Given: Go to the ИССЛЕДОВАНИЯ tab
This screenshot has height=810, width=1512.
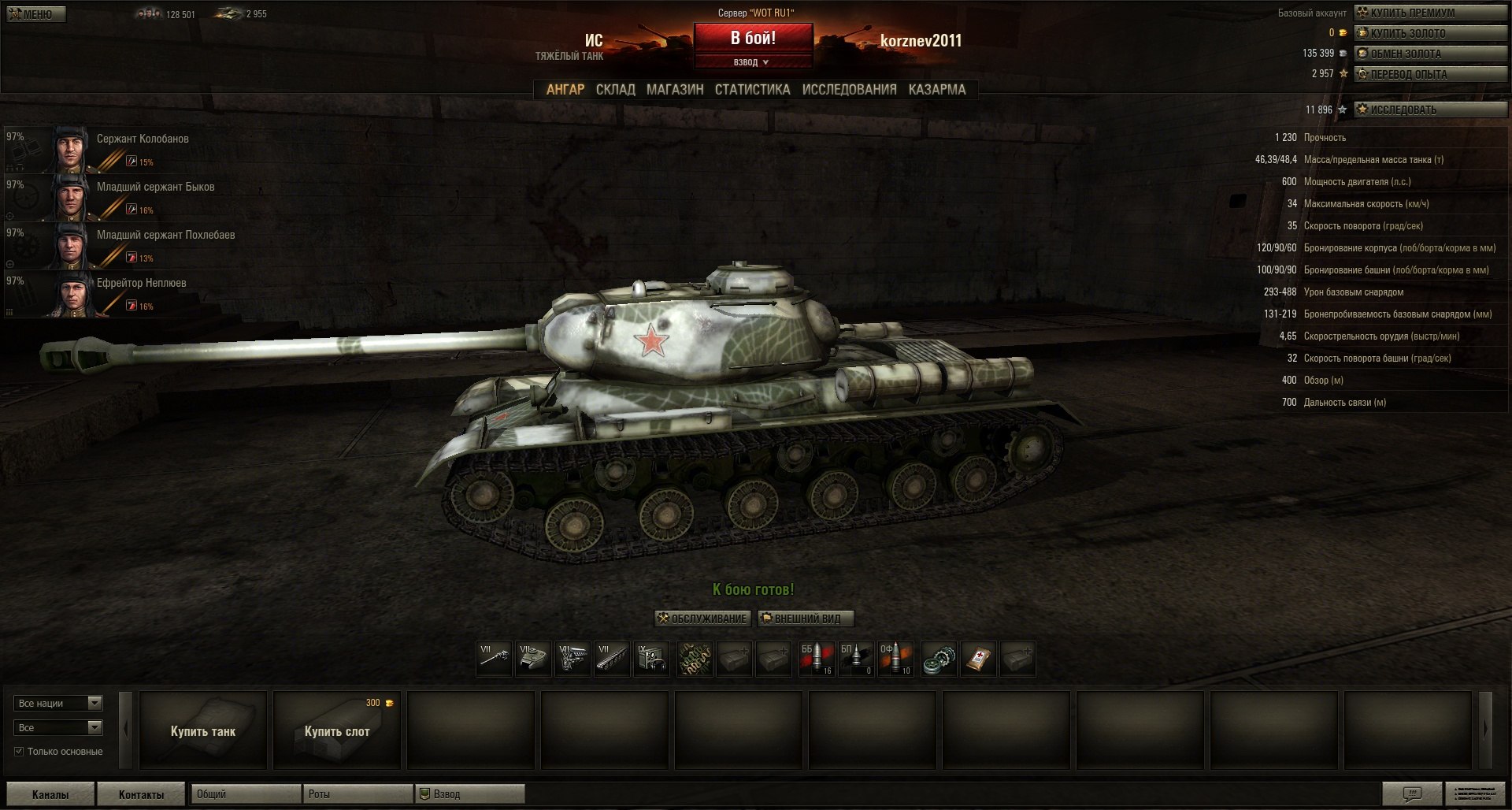Looking at the screenshot, I should click(x=849, y=90).
